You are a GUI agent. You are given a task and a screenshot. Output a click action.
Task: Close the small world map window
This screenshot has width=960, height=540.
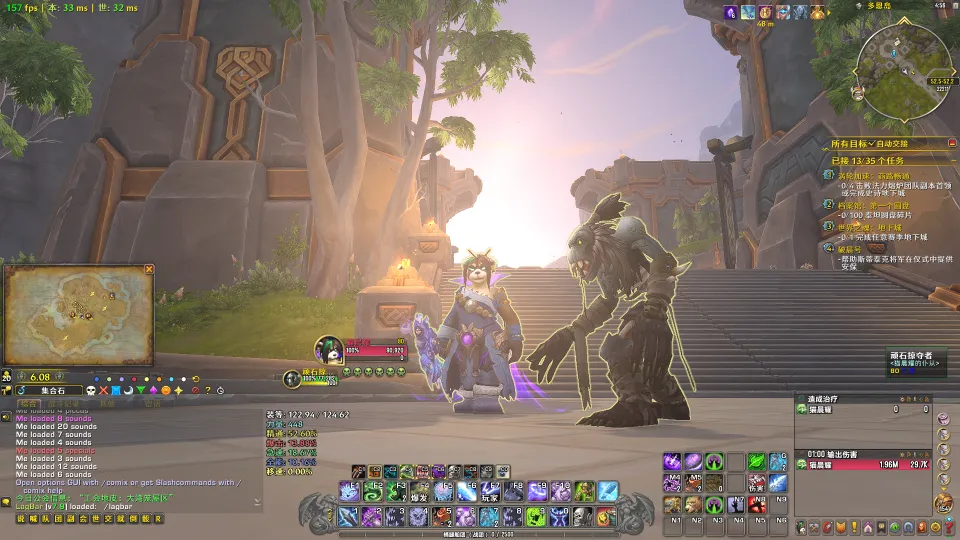(149, 269)
